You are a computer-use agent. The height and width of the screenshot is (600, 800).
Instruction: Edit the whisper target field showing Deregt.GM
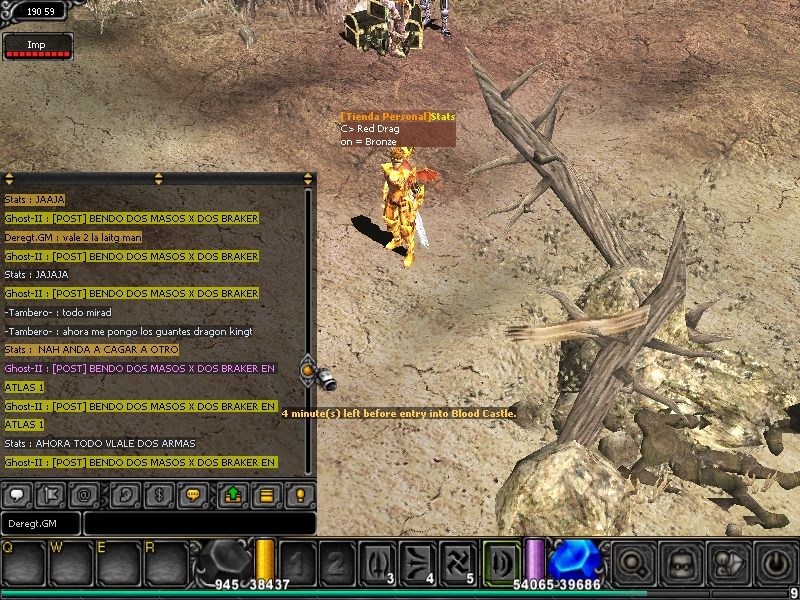click(x=41, y=523)
